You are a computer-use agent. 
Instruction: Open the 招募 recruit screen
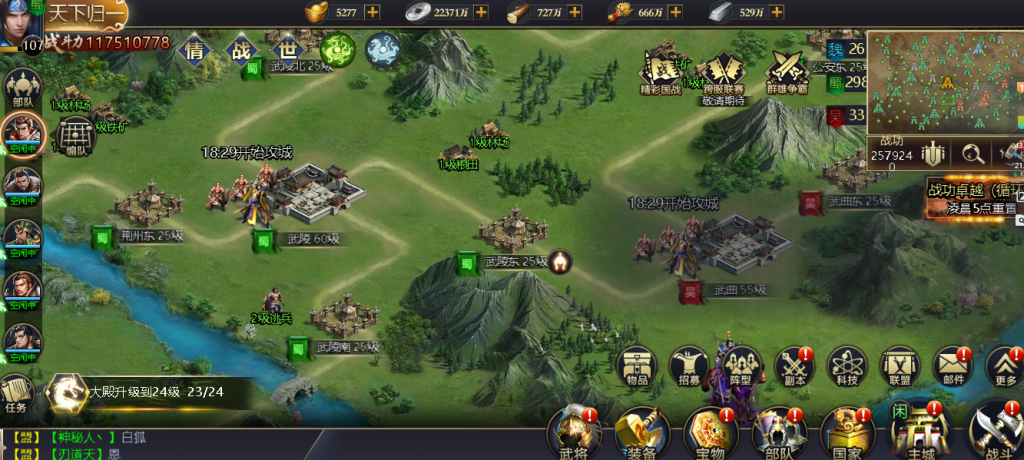[690, 367]
